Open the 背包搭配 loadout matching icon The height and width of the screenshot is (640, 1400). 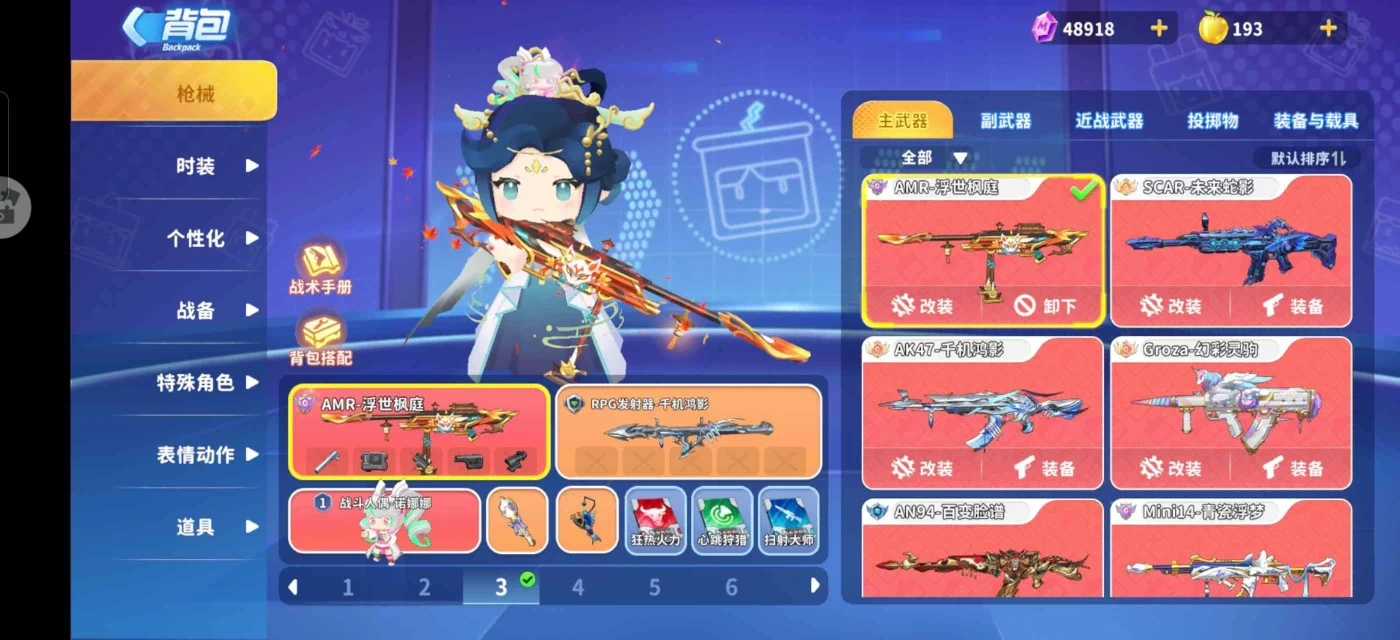tap(321, 338)
